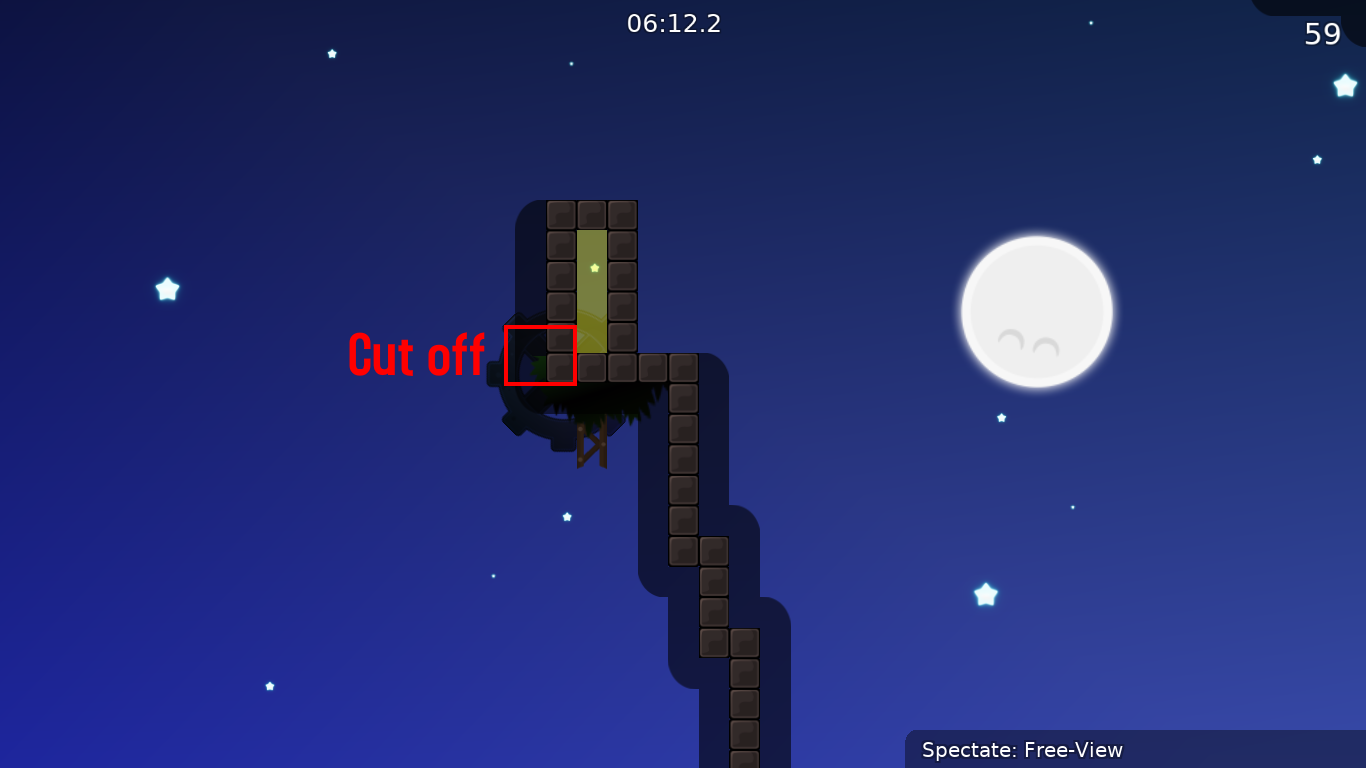This screenshot has height=768, width=1366.
Task: Click the lowest staircase block at screen bottom
Action: click(744, 755)
